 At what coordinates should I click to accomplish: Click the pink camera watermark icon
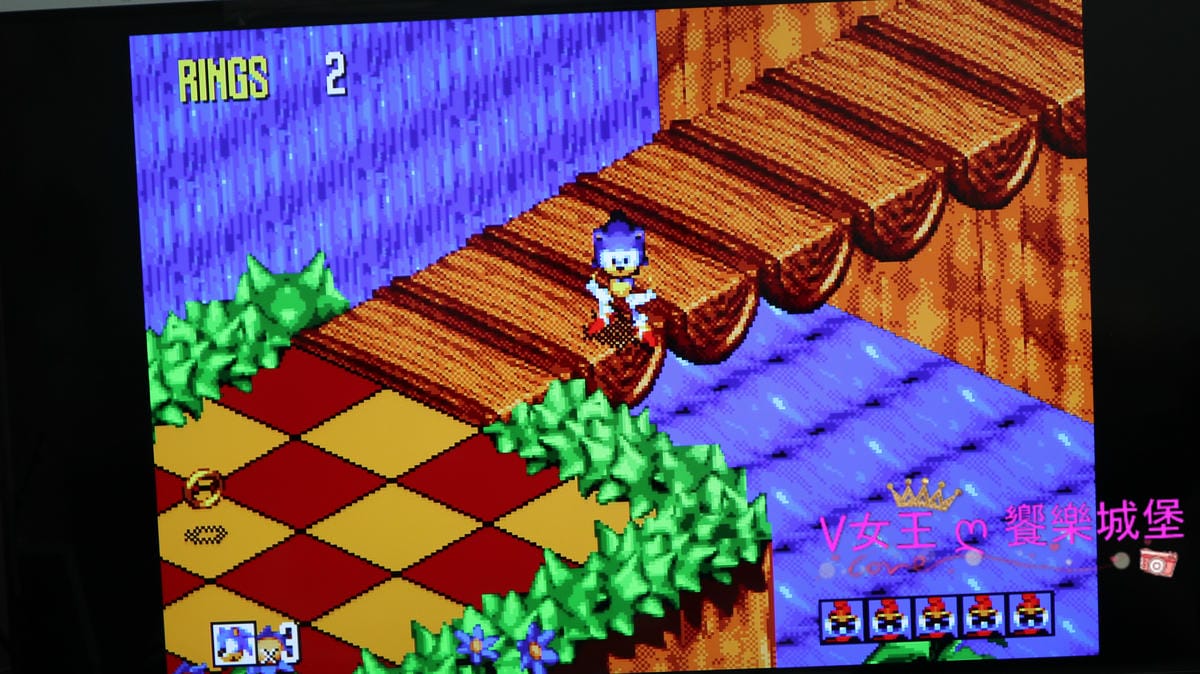(x=1157, y=563)
